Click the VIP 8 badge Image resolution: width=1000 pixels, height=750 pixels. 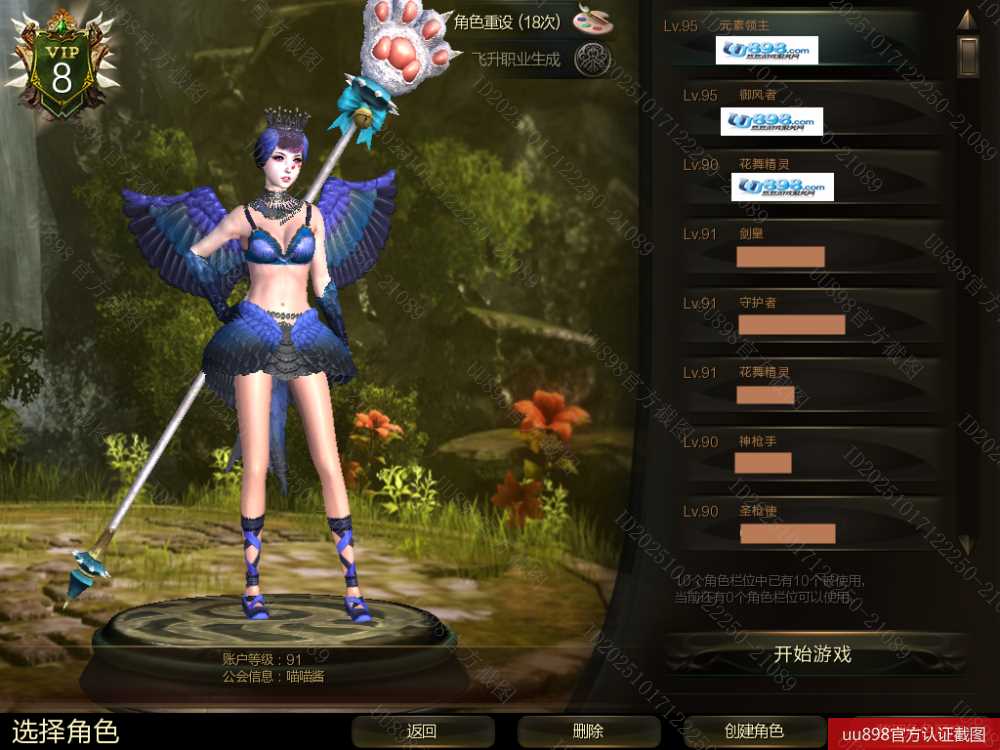click(62, 70)
